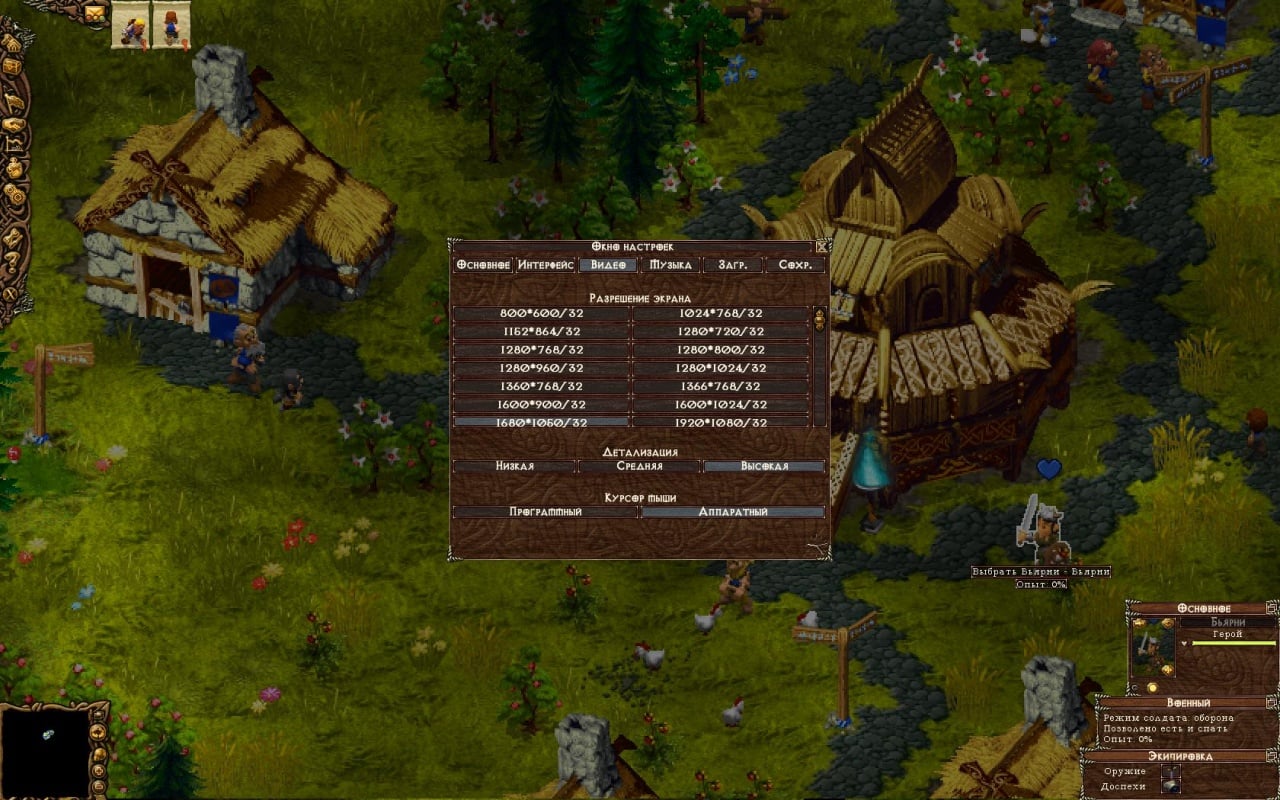Open the Интерфейс settings tab
Screen dimensions: 1280x800
tap(546, 265)
